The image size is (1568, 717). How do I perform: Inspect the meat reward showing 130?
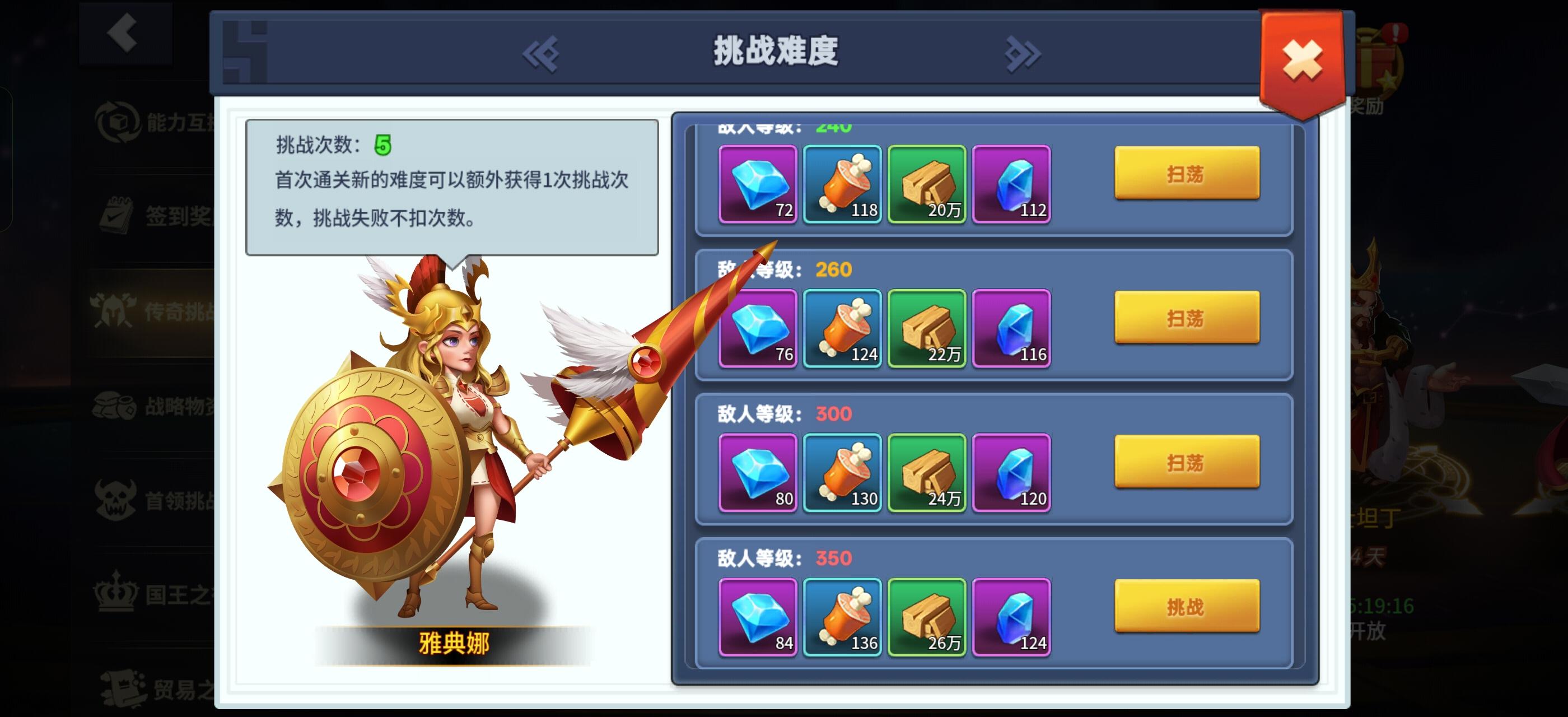pos(842,473)
